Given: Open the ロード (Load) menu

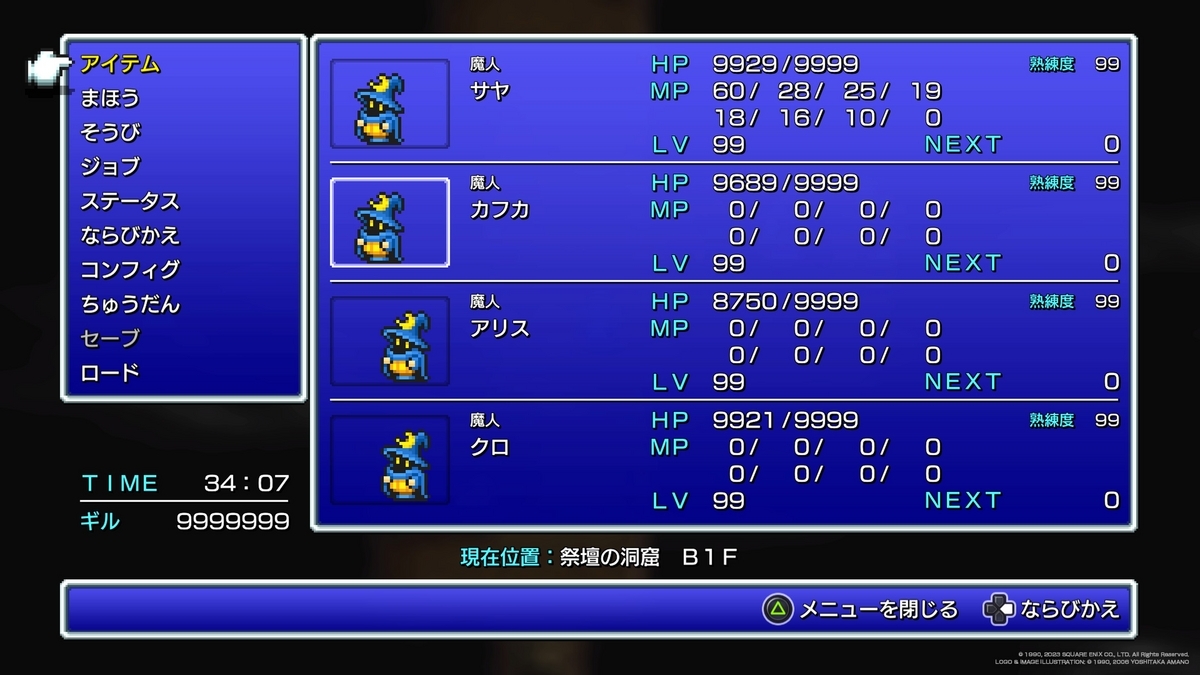Looking at the screenshot, I should (110, 372).
